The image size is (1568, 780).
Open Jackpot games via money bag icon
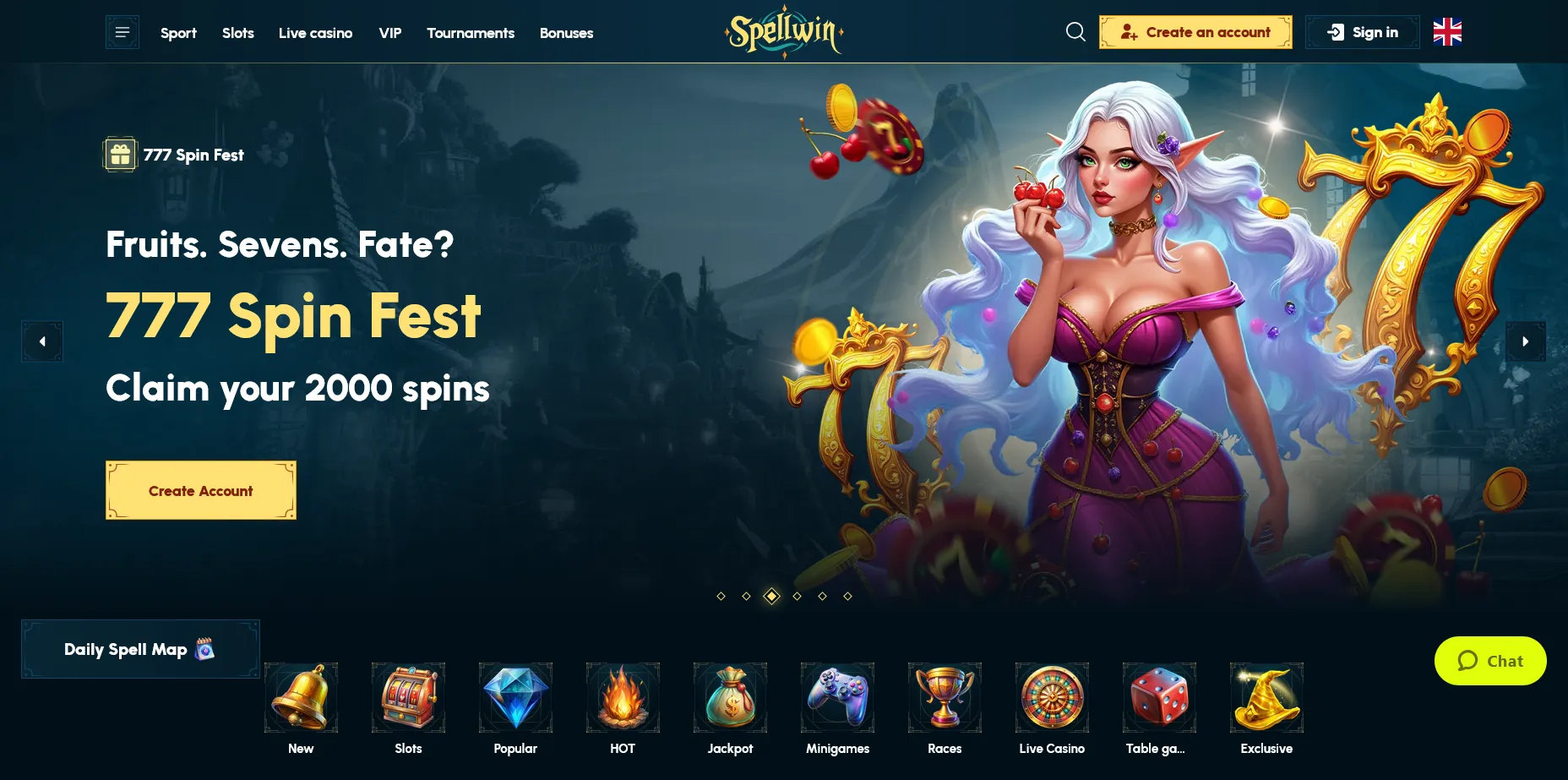click(730, 698)
